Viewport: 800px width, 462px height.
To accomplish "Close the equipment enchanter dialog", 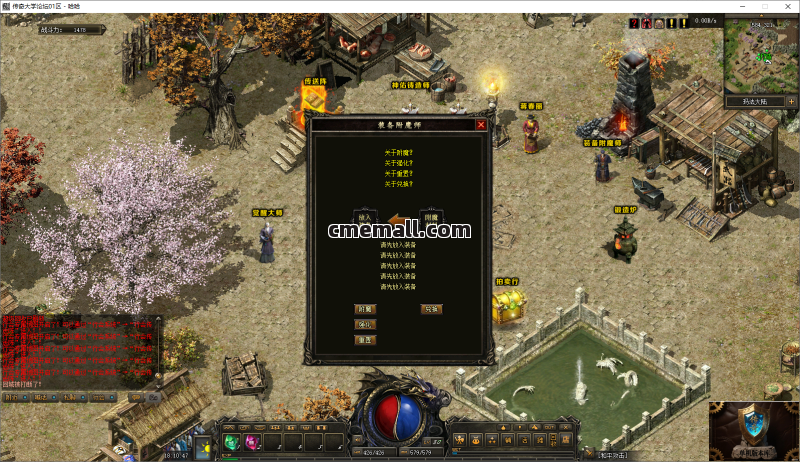I will point(481,125).
